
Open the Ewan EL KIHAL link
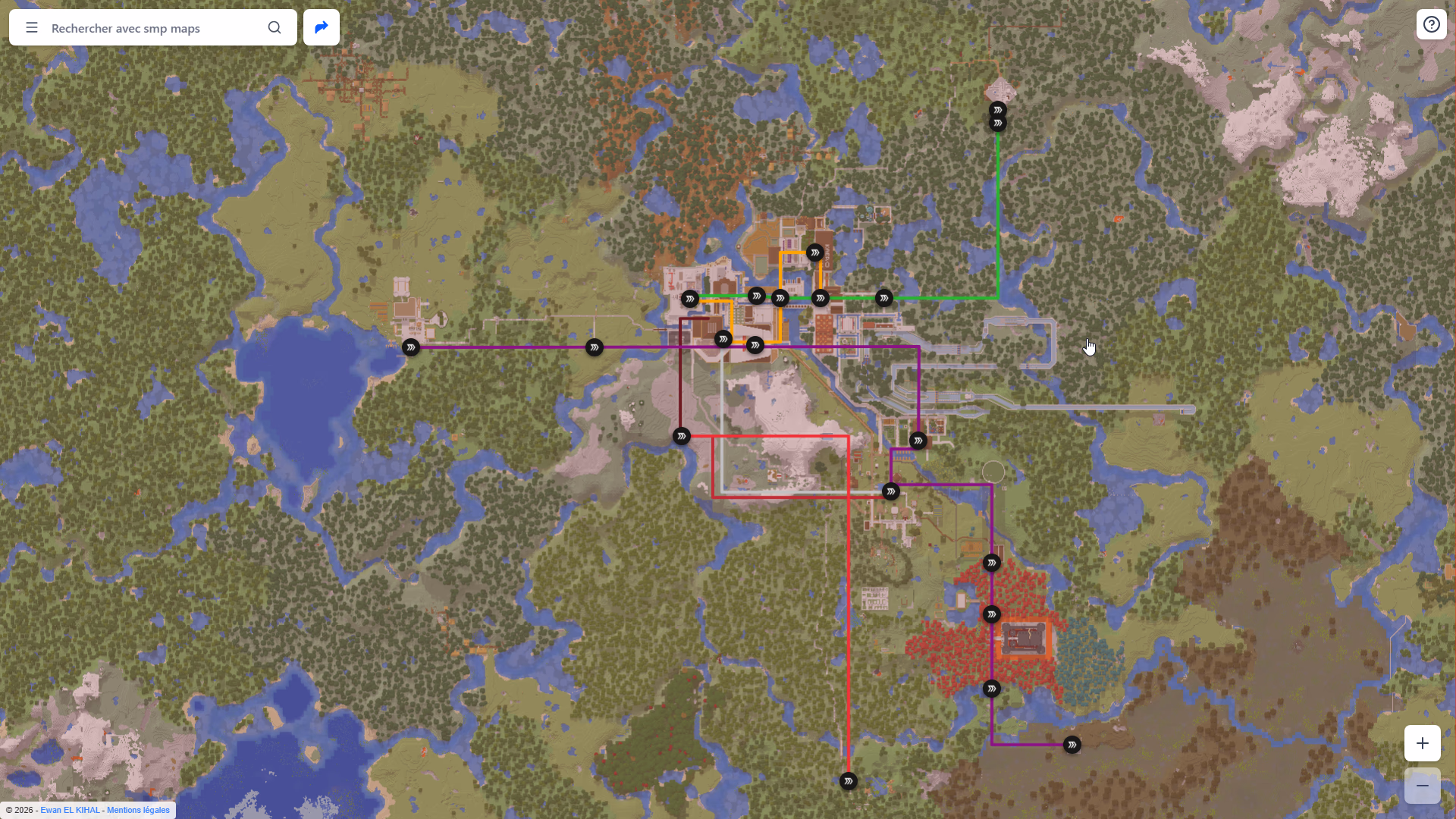pyautogui.click(x=70, y=810)
